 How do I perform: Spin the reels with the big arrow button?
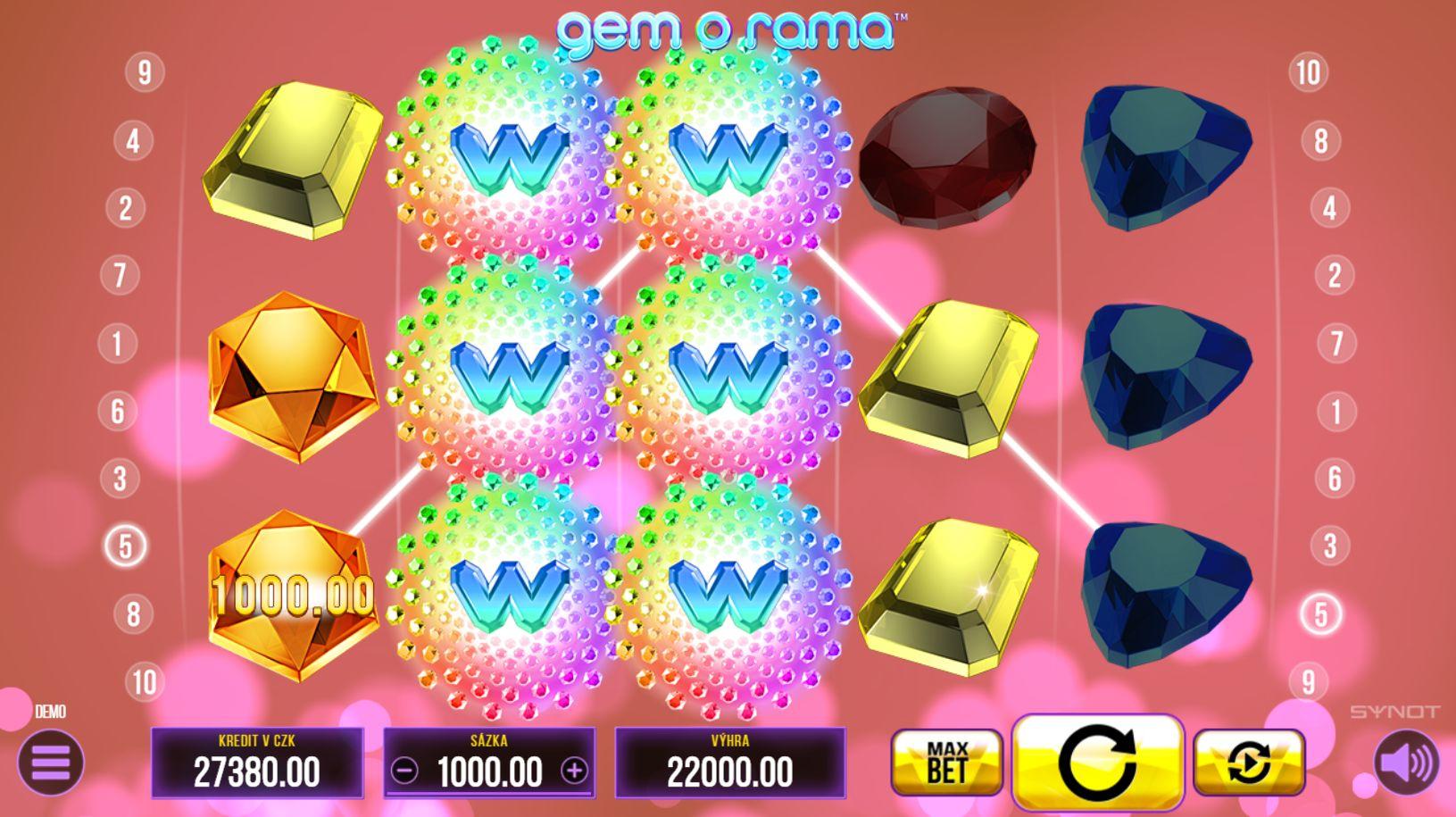pos(1097,762)
